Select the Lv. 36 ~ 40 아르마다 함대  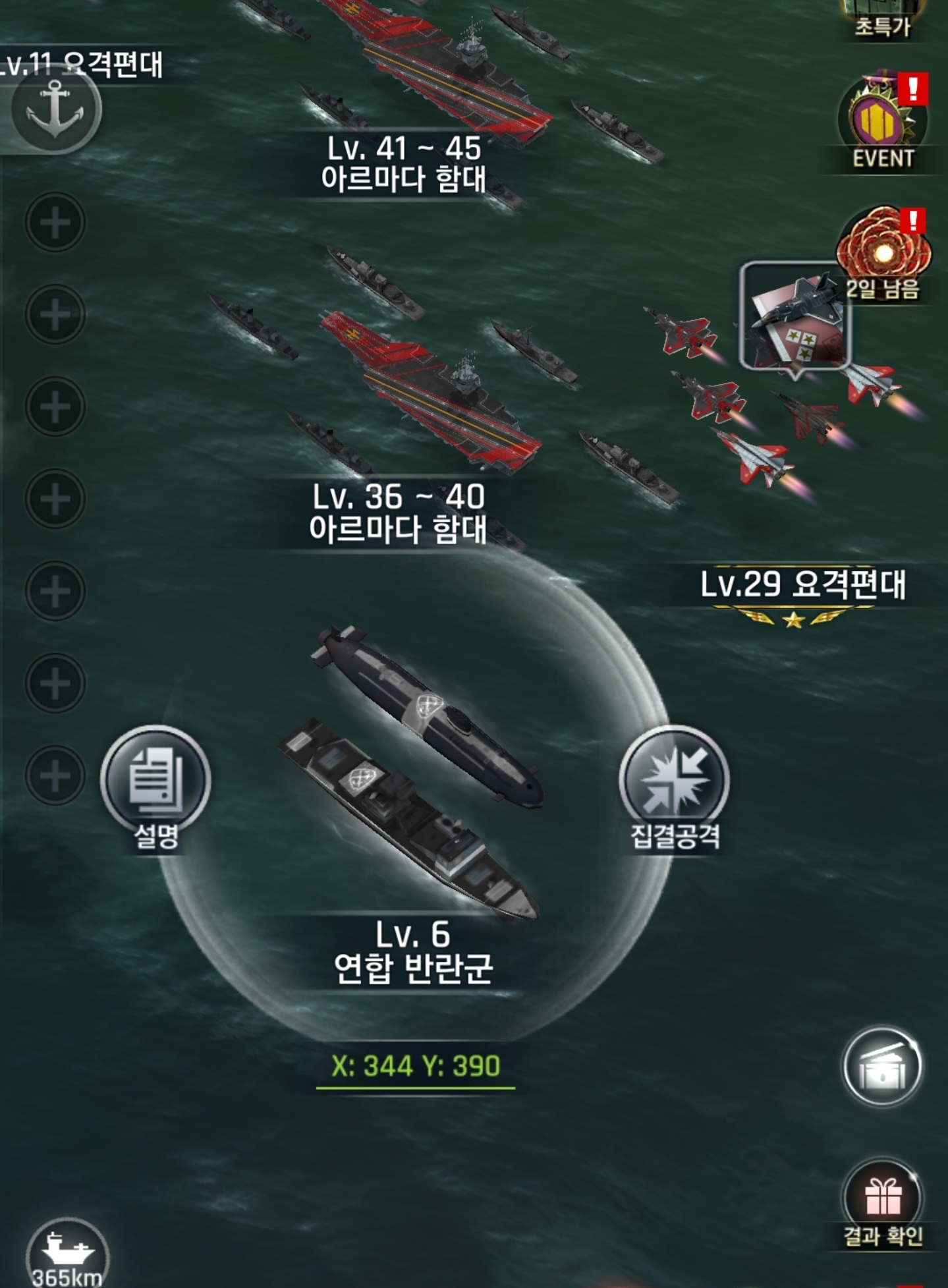click(x=428, y=395)
